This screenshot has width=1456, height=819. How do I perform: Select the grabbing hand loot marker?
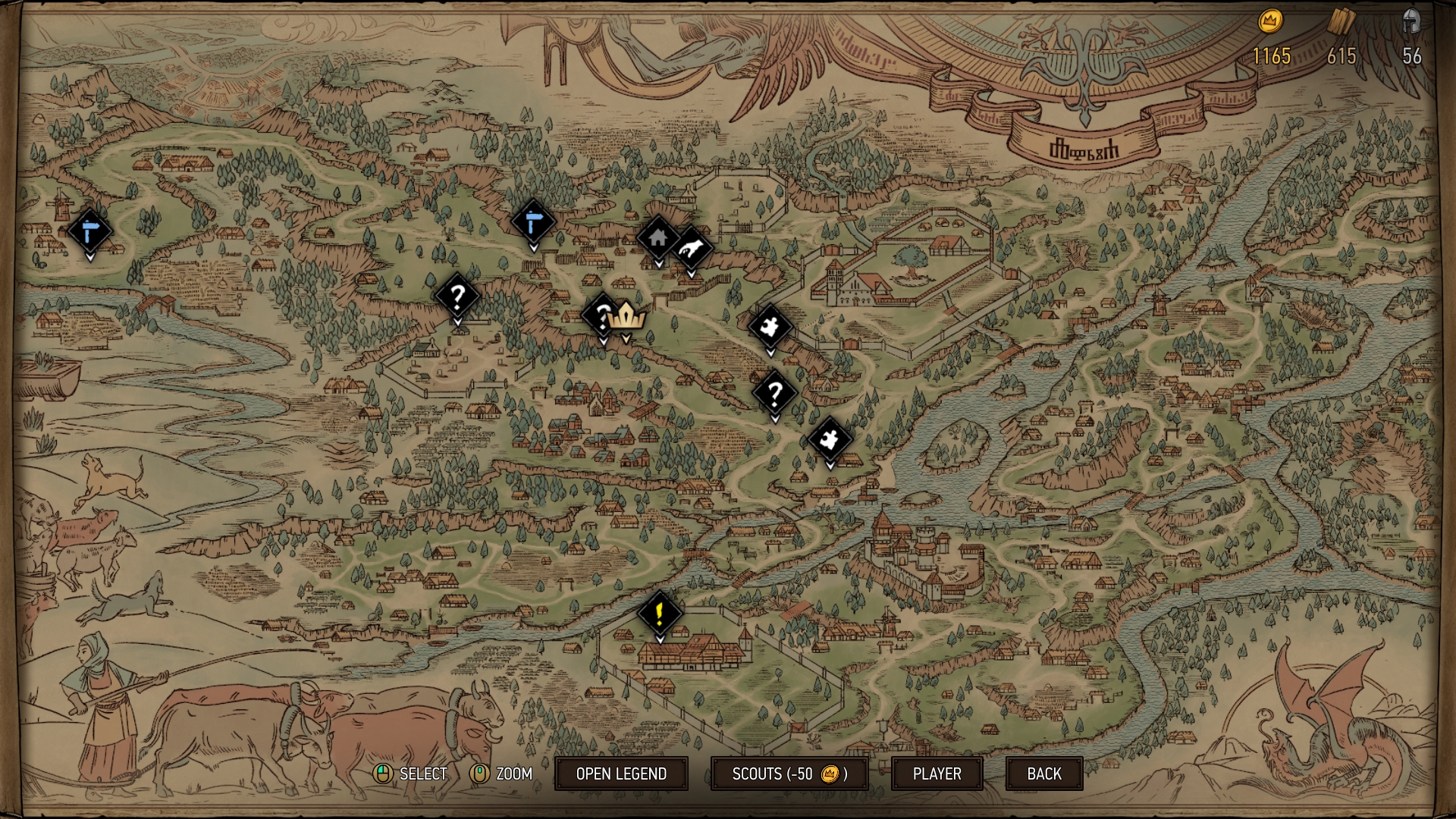click(692, 248)
